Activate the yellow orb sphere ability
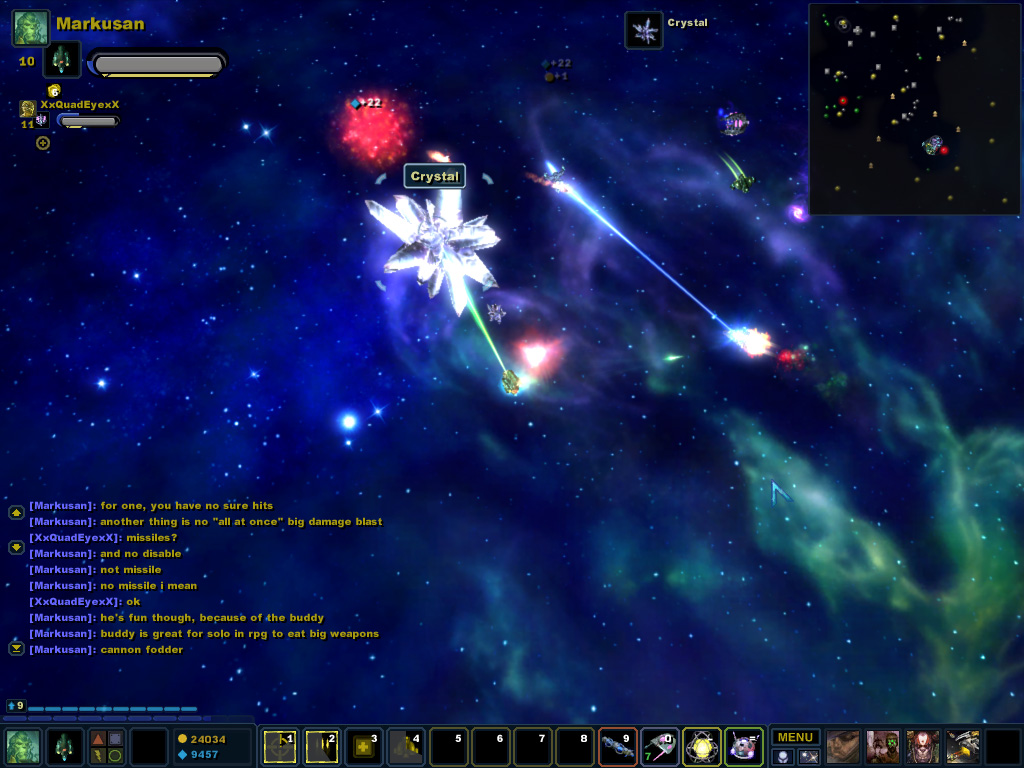 tap(701, 747)
